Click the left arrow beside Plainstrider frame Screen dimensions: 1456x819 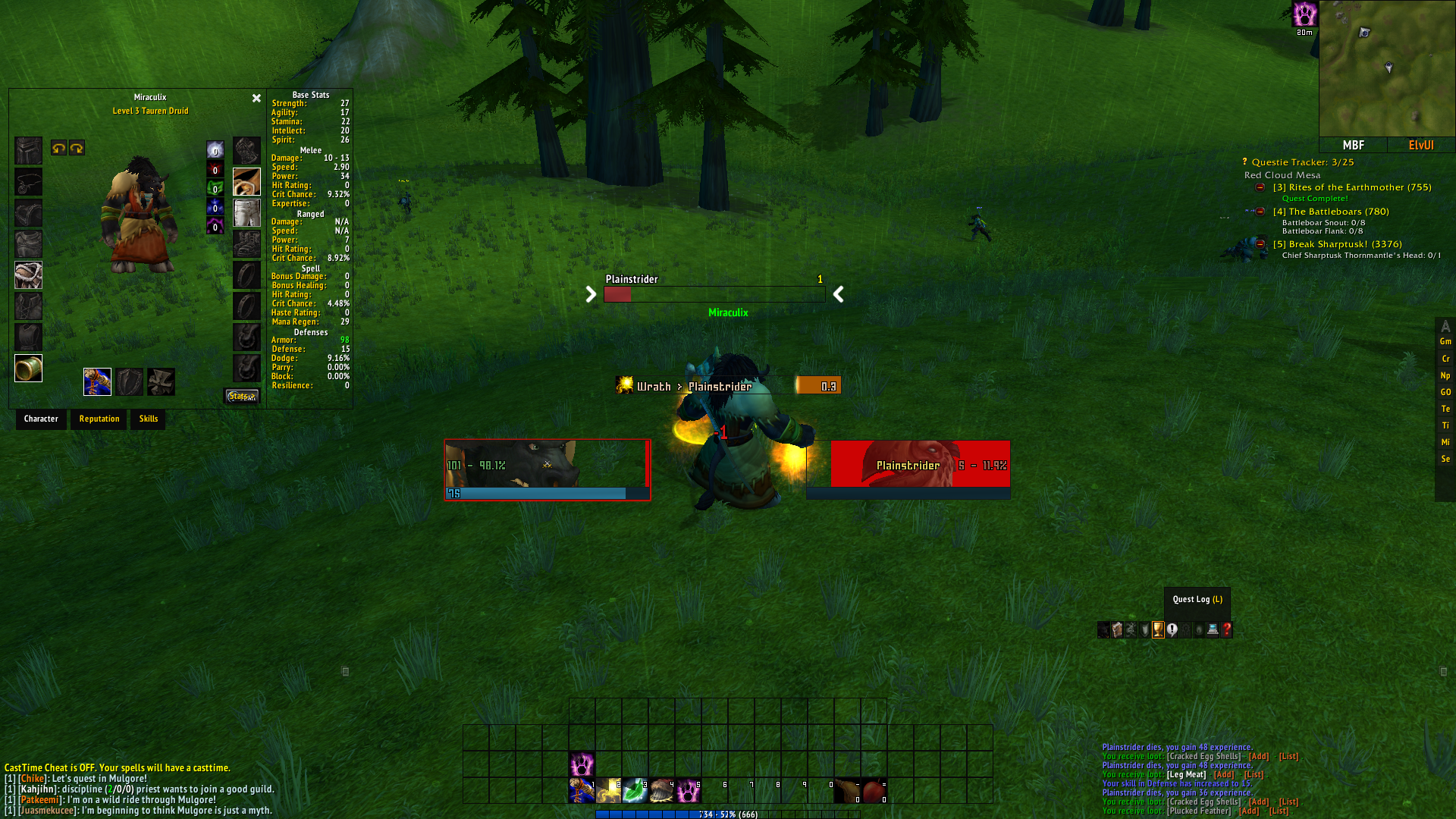pos(591,294)
